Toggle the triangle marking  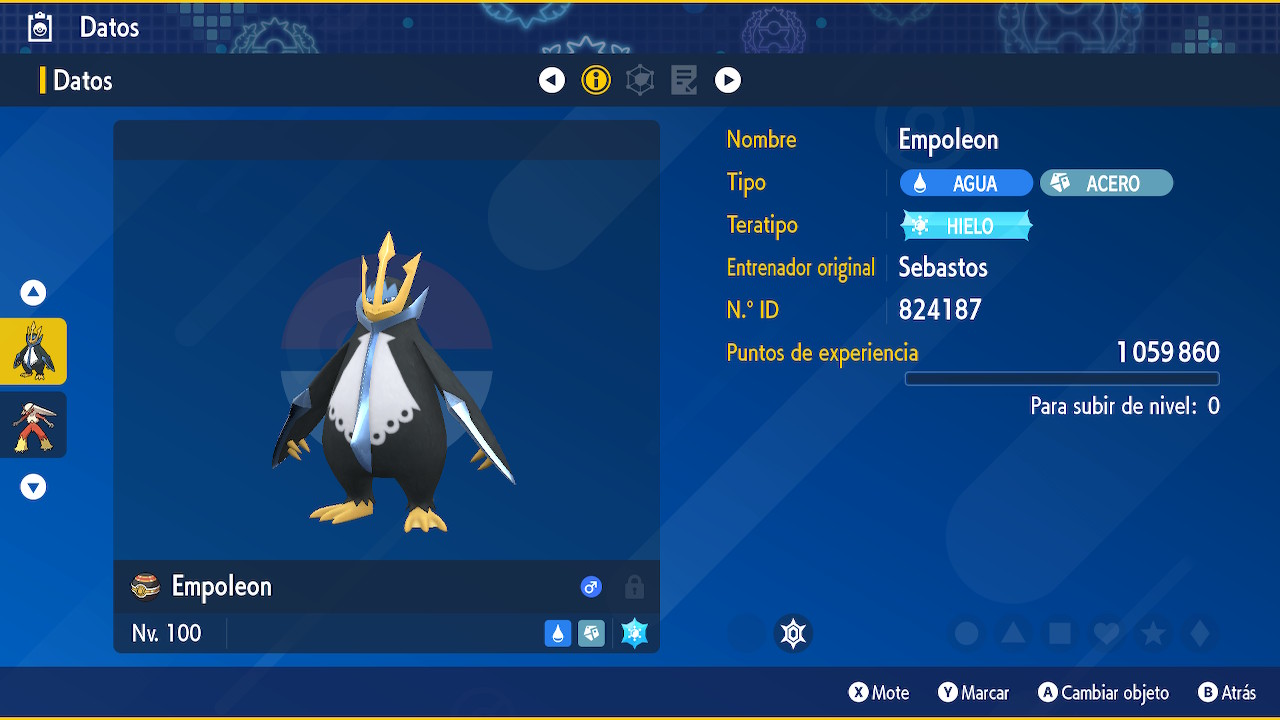(x=1013, y=633)
